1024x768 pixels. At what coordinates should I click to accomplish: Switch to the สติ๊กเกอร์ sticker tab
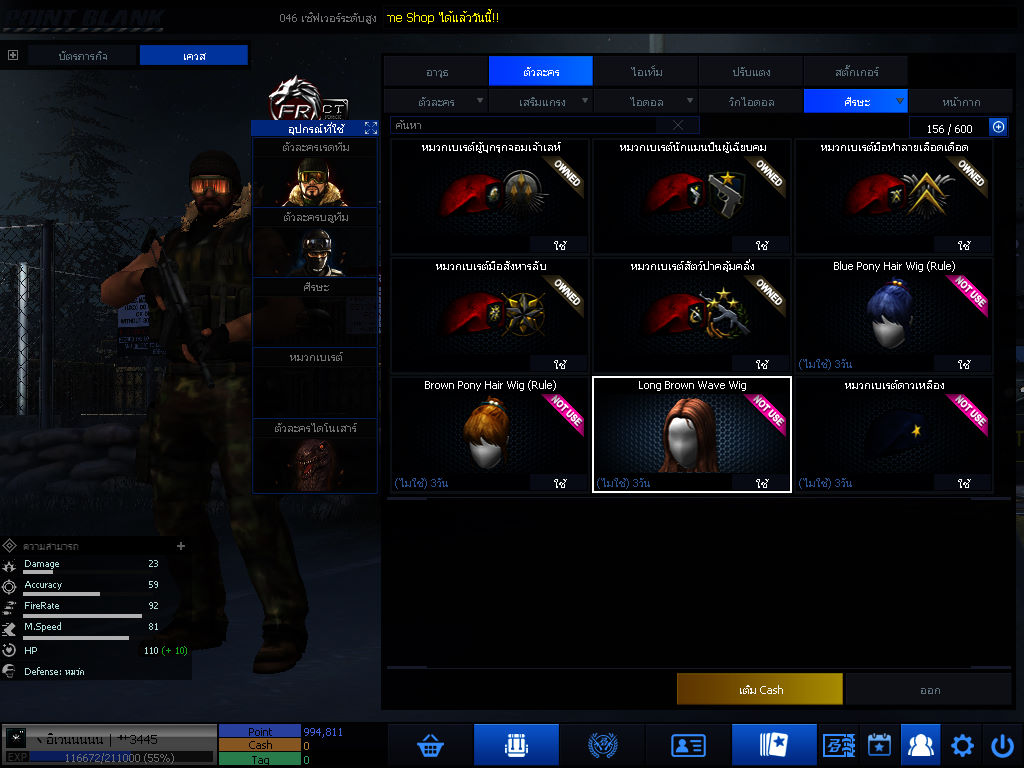[x=855, y=72]
